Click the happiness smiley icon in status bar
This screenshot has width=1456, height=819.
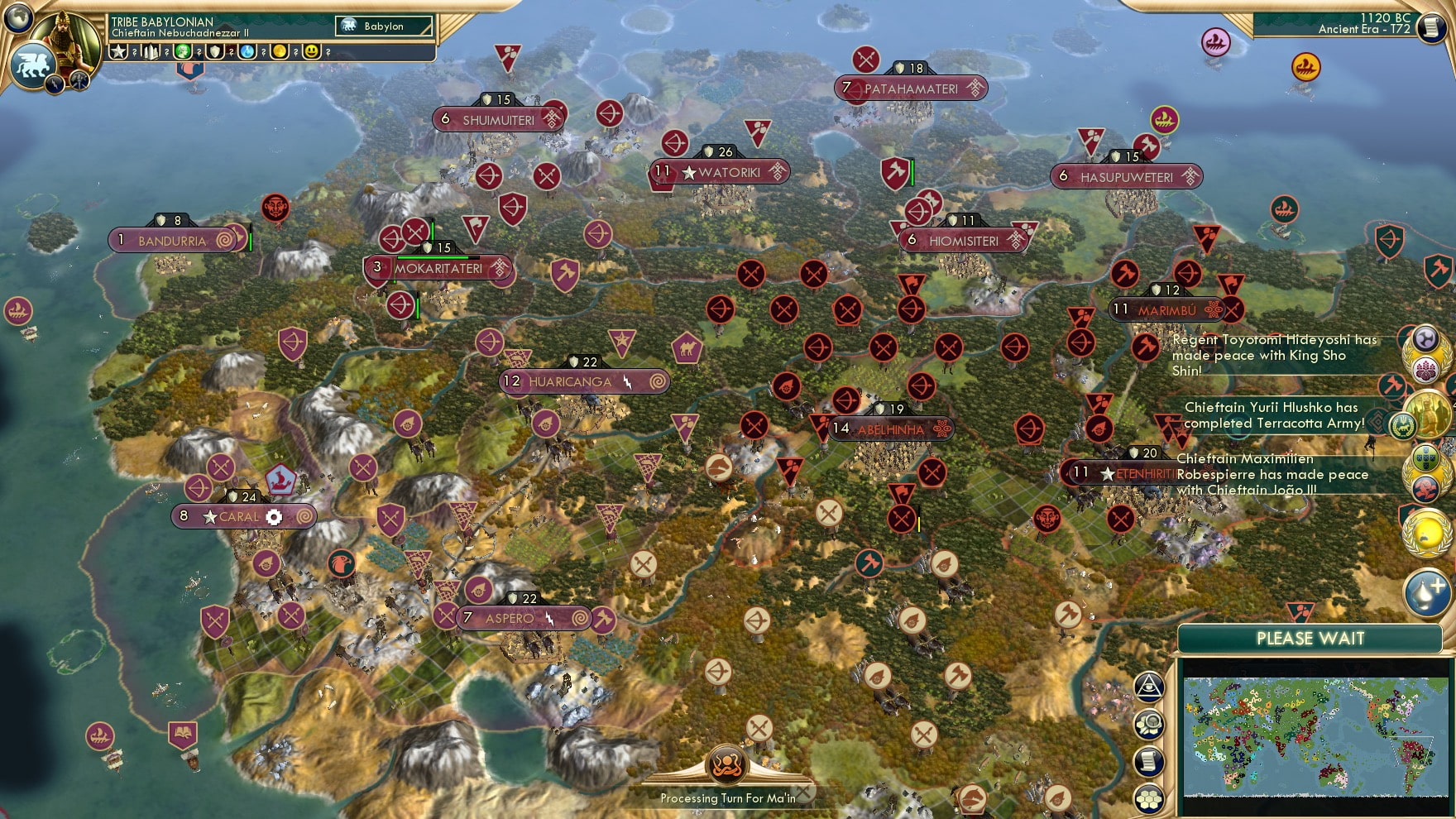310,52
